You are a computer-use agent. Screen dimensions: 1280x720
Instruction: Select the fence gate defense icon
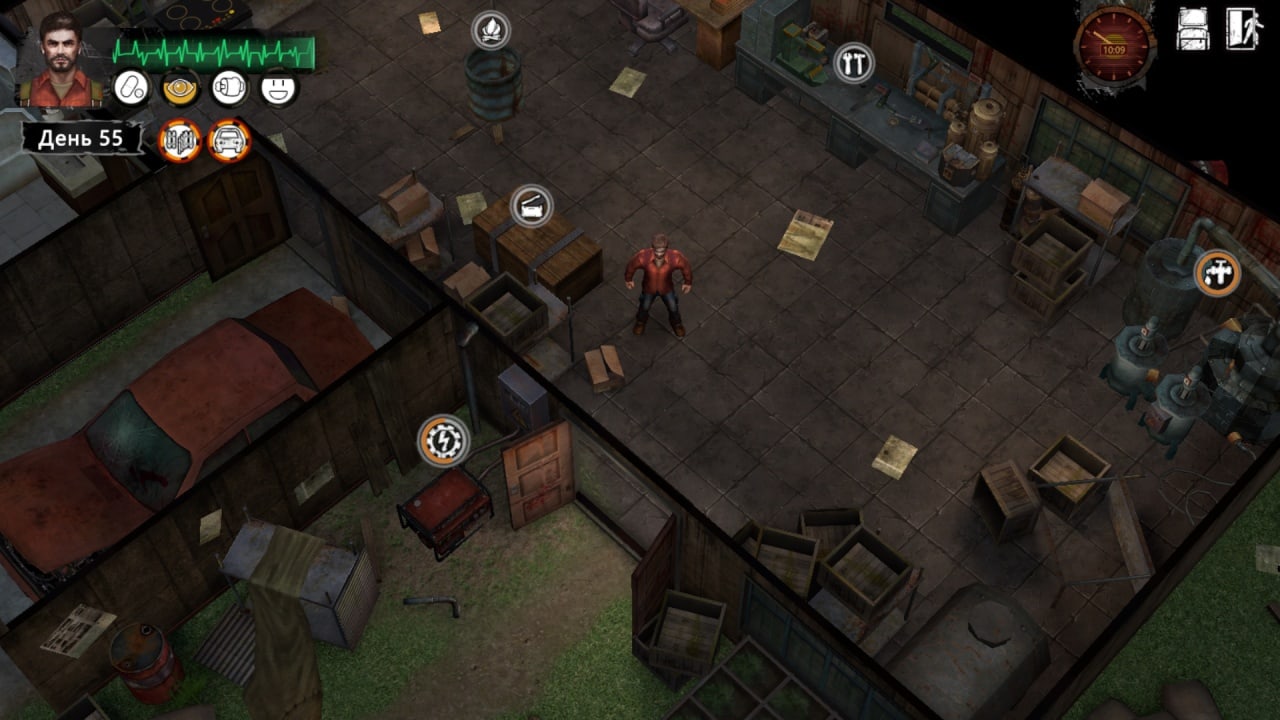click(180, 140)
